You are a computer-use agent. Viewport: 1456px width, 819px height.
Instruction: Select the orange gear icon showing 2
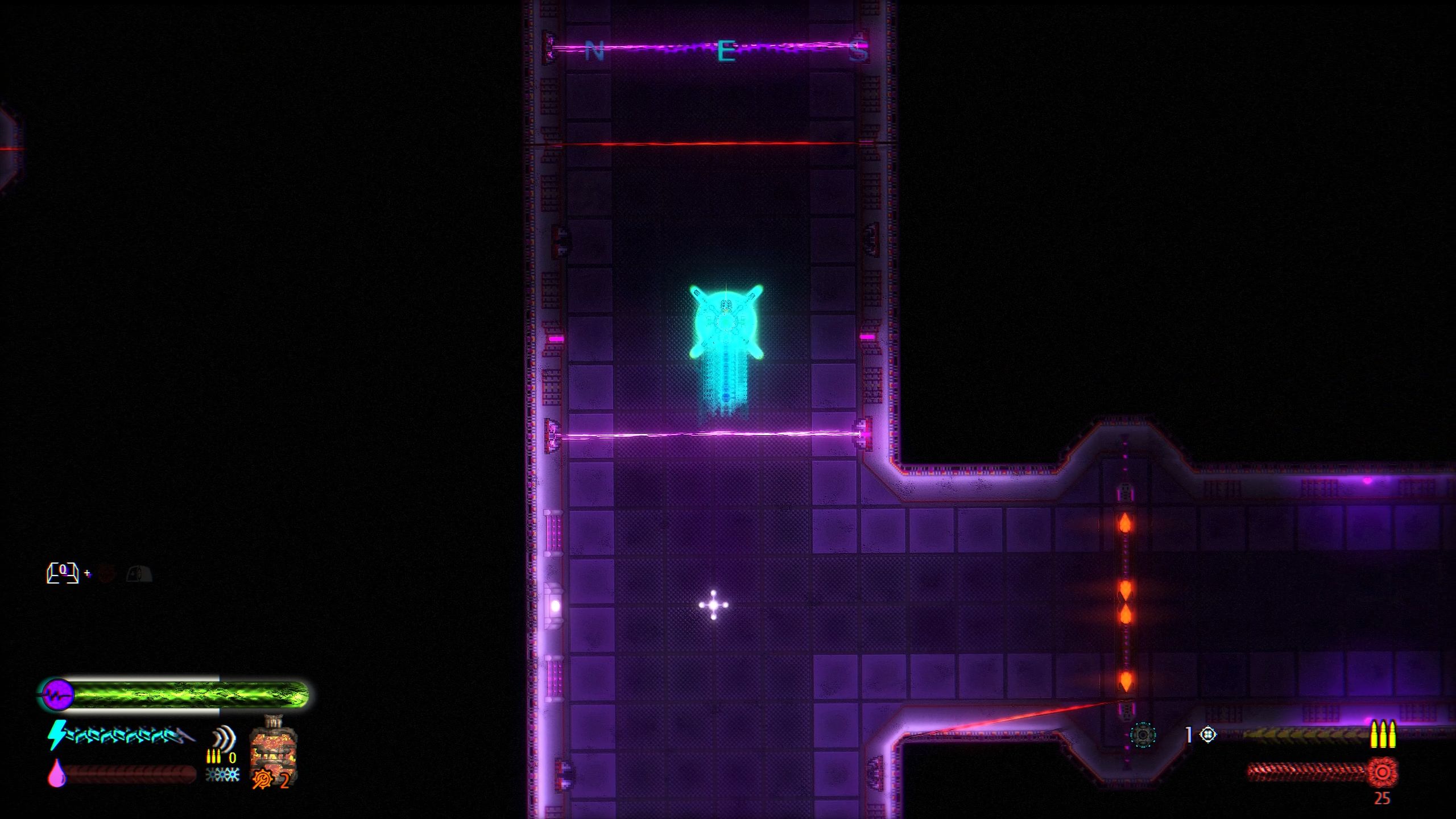[263, 778]
